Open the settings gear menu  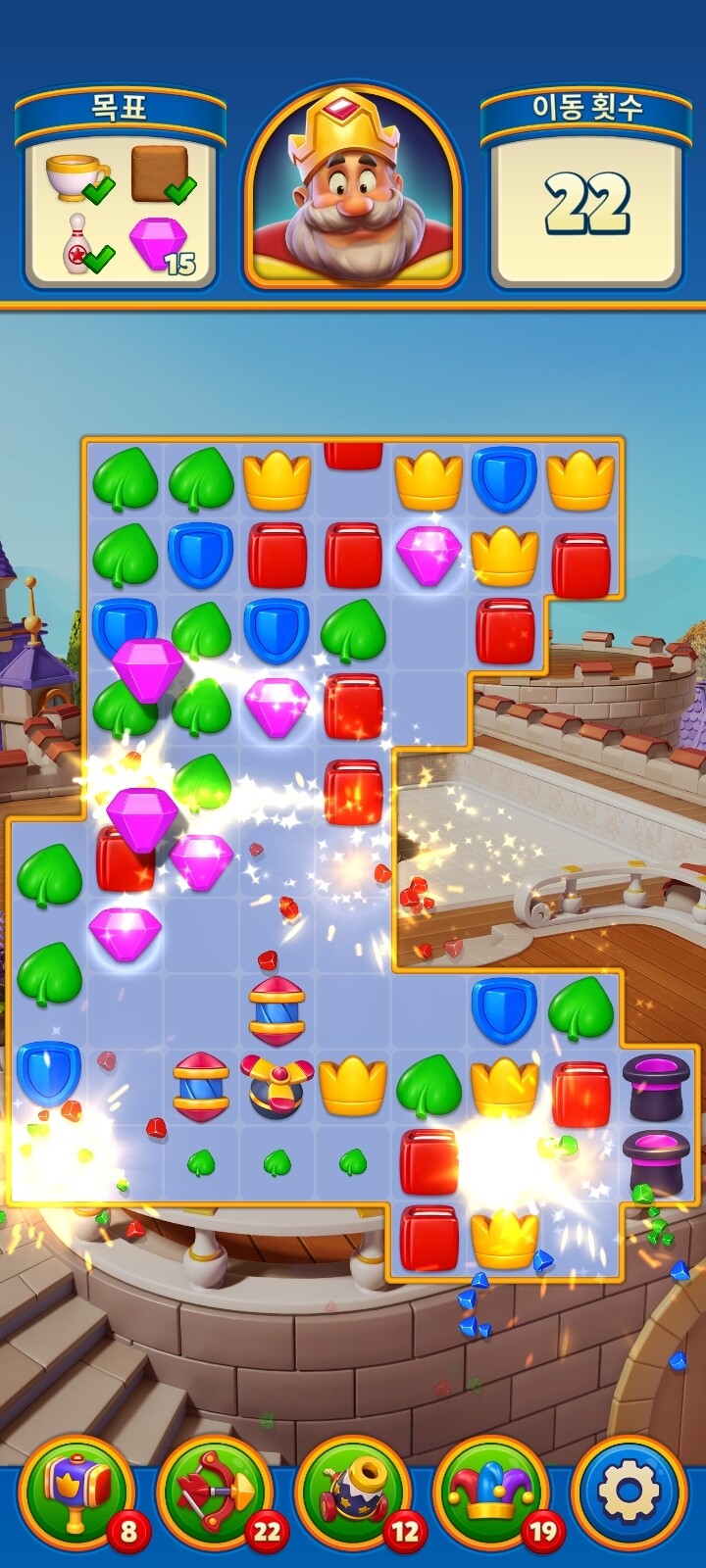(x=629, y=1493)
